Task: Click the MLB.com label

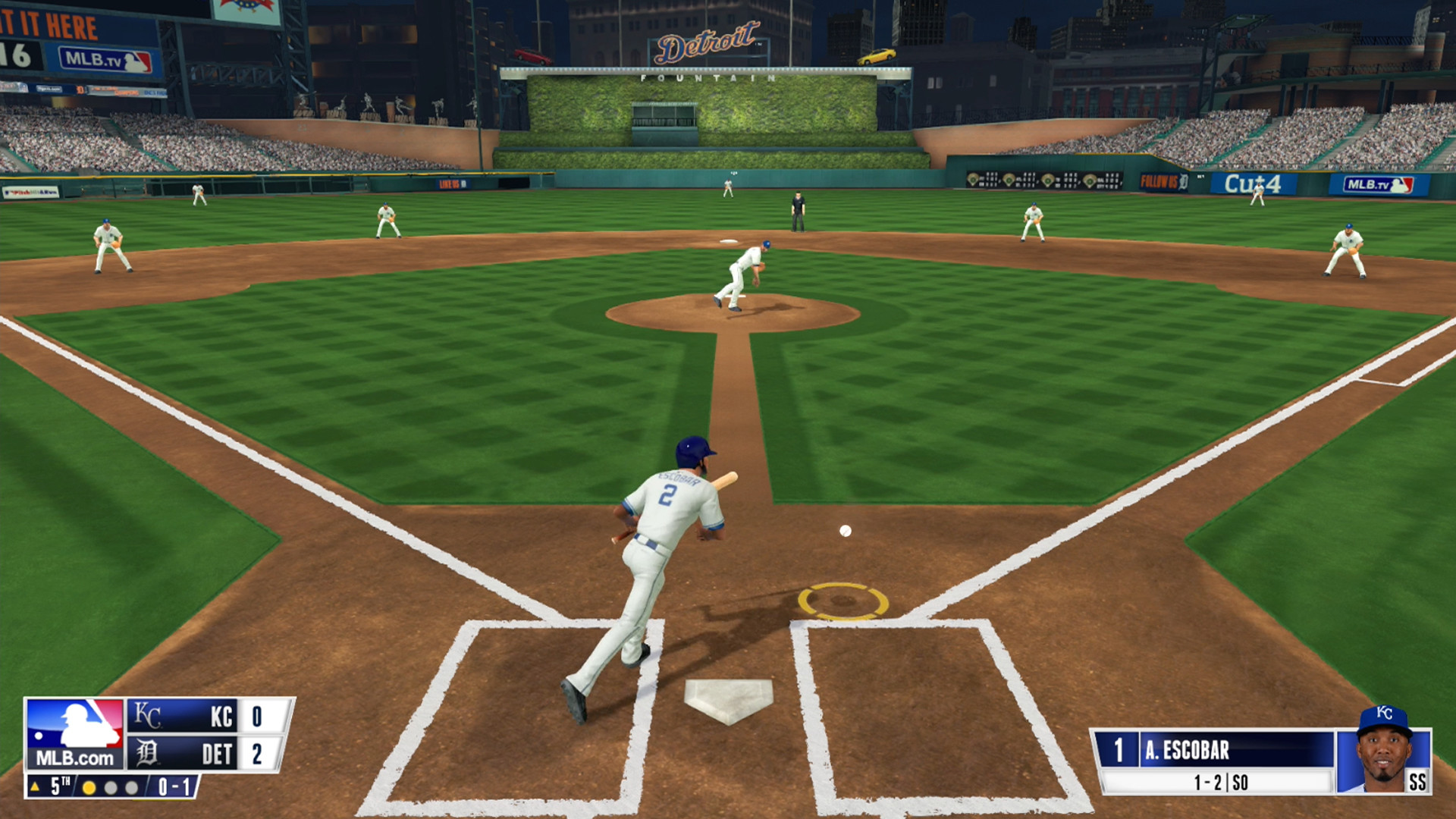Action: [x=74, y=756]
